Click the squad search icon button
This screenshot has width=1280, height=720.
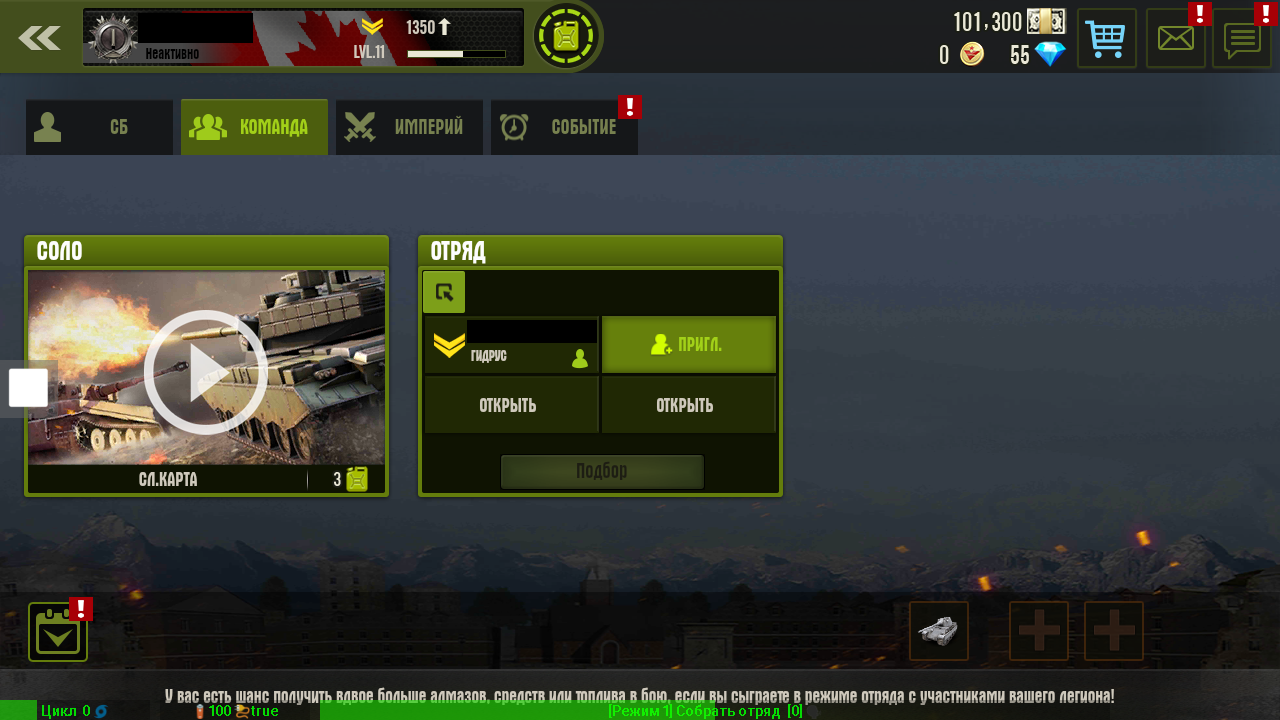(444, 292)
